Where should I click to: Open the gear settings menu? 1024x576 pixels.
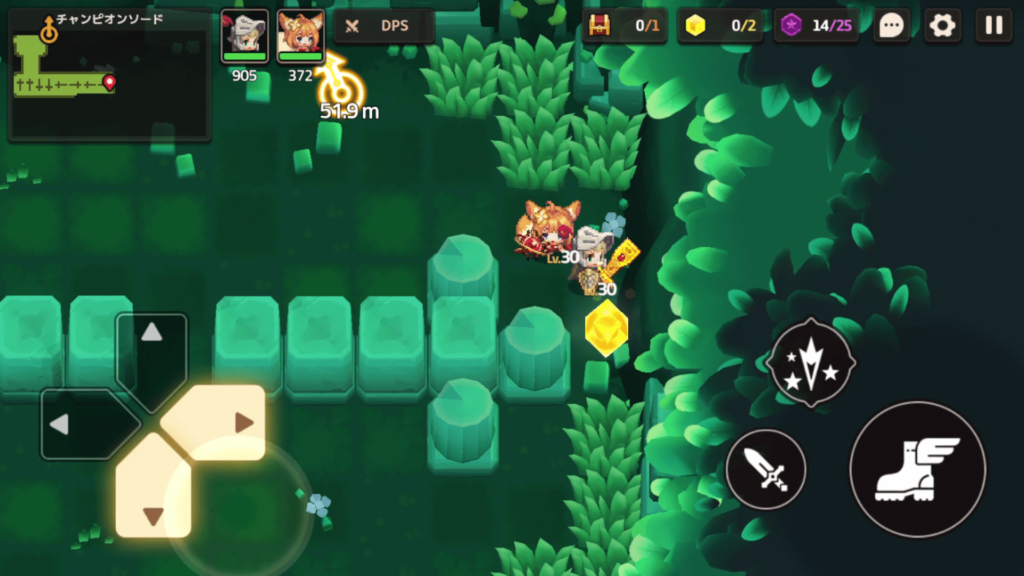pos(942,26)
